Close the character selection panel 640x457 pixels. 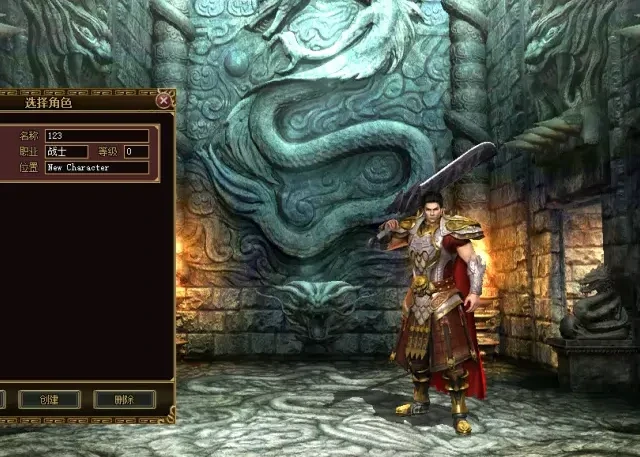[163, 101]
